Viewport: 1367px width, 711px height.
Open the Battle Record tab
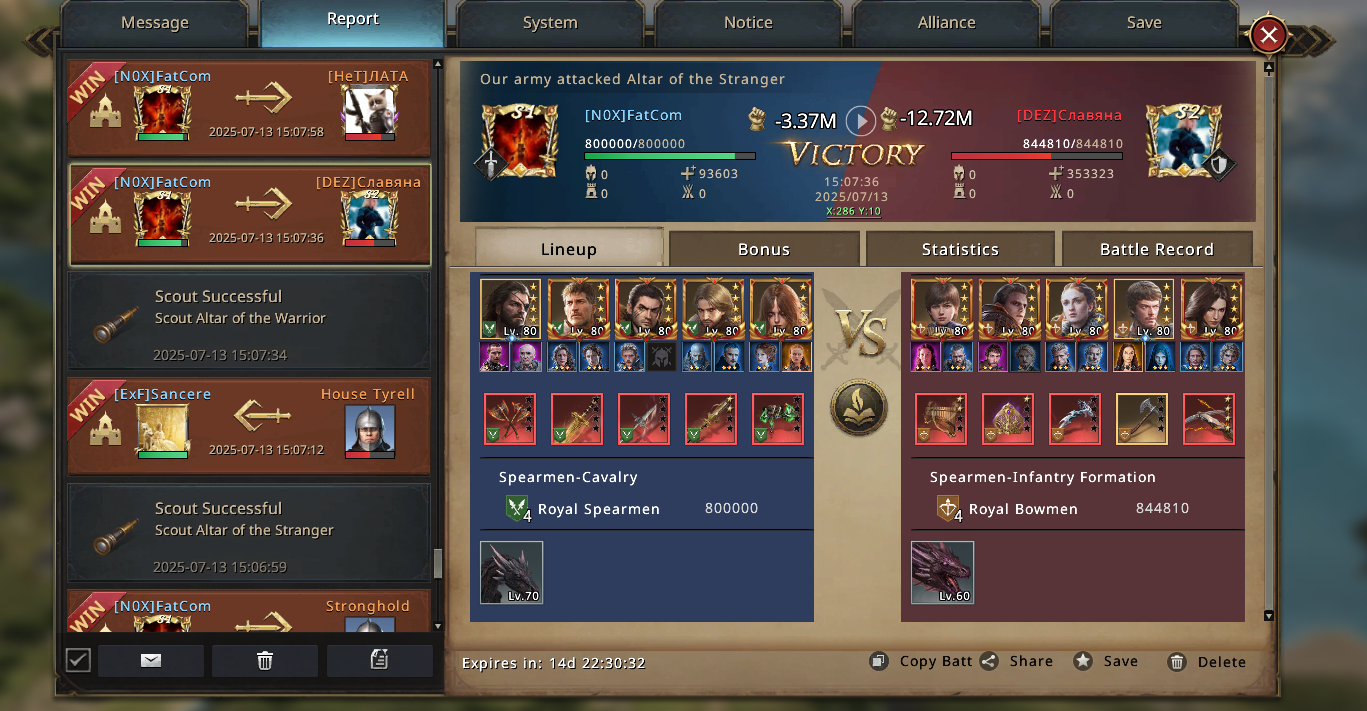click(x=1156, y=249)
